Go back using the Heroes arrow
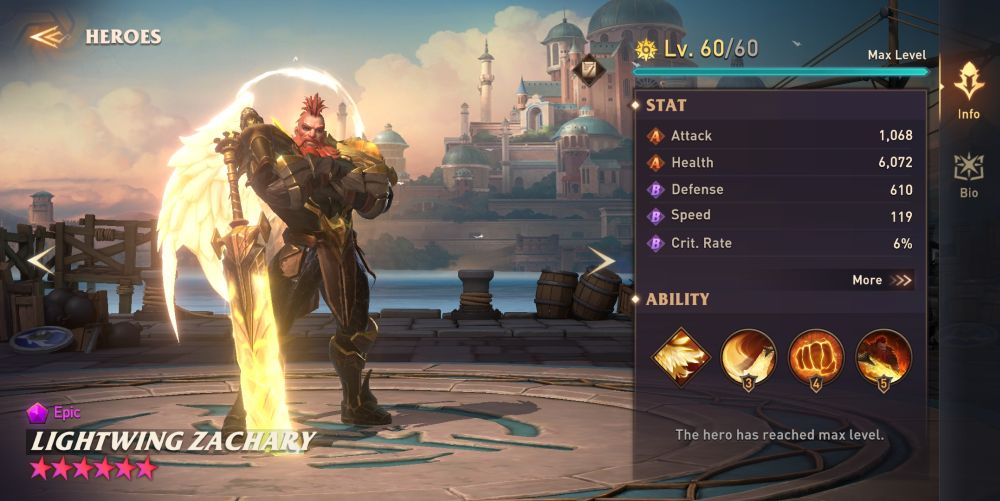The width and height of the screenshot is (1000, 501). [x=47, y=37]
